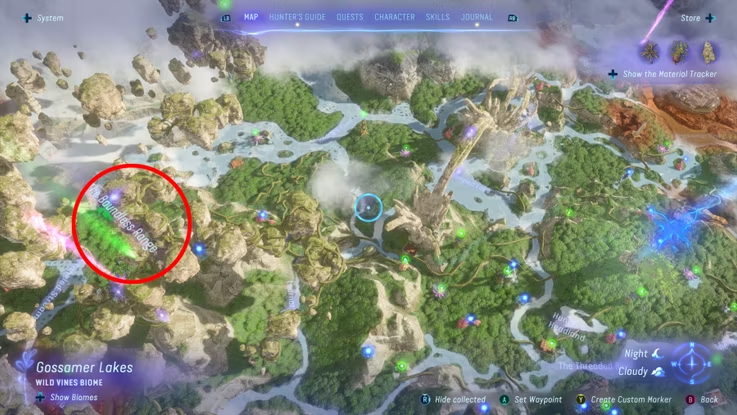Open the Store

690,17
